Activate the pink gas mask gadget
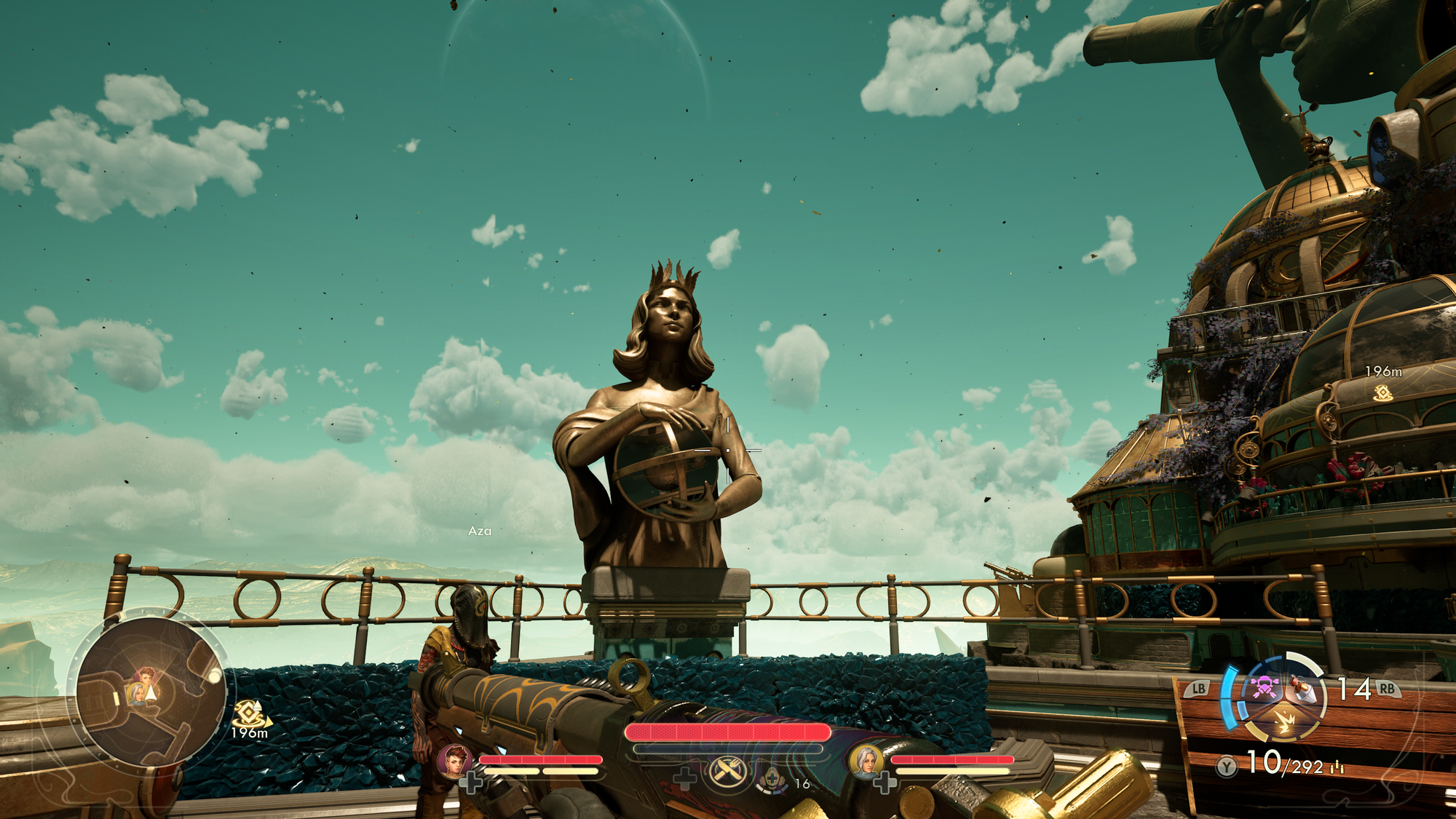Image resolution: width=1456 pixels, height=819 pixels. coord(1265,687)
